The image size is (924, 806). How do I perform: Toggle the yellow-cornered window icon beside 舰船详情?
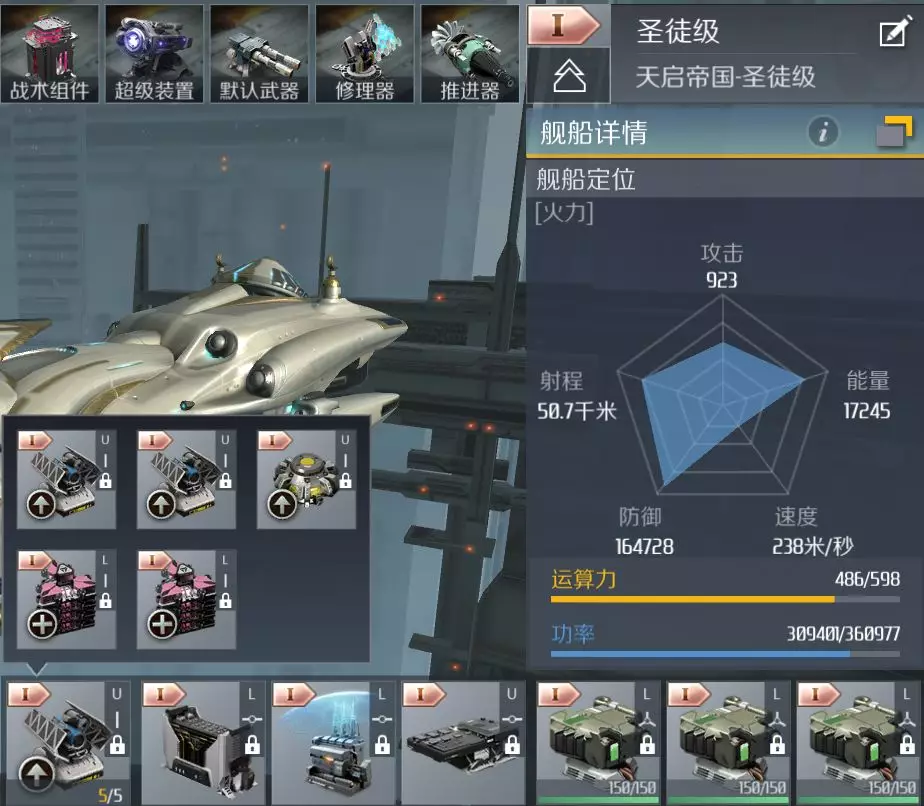(893, 132)
